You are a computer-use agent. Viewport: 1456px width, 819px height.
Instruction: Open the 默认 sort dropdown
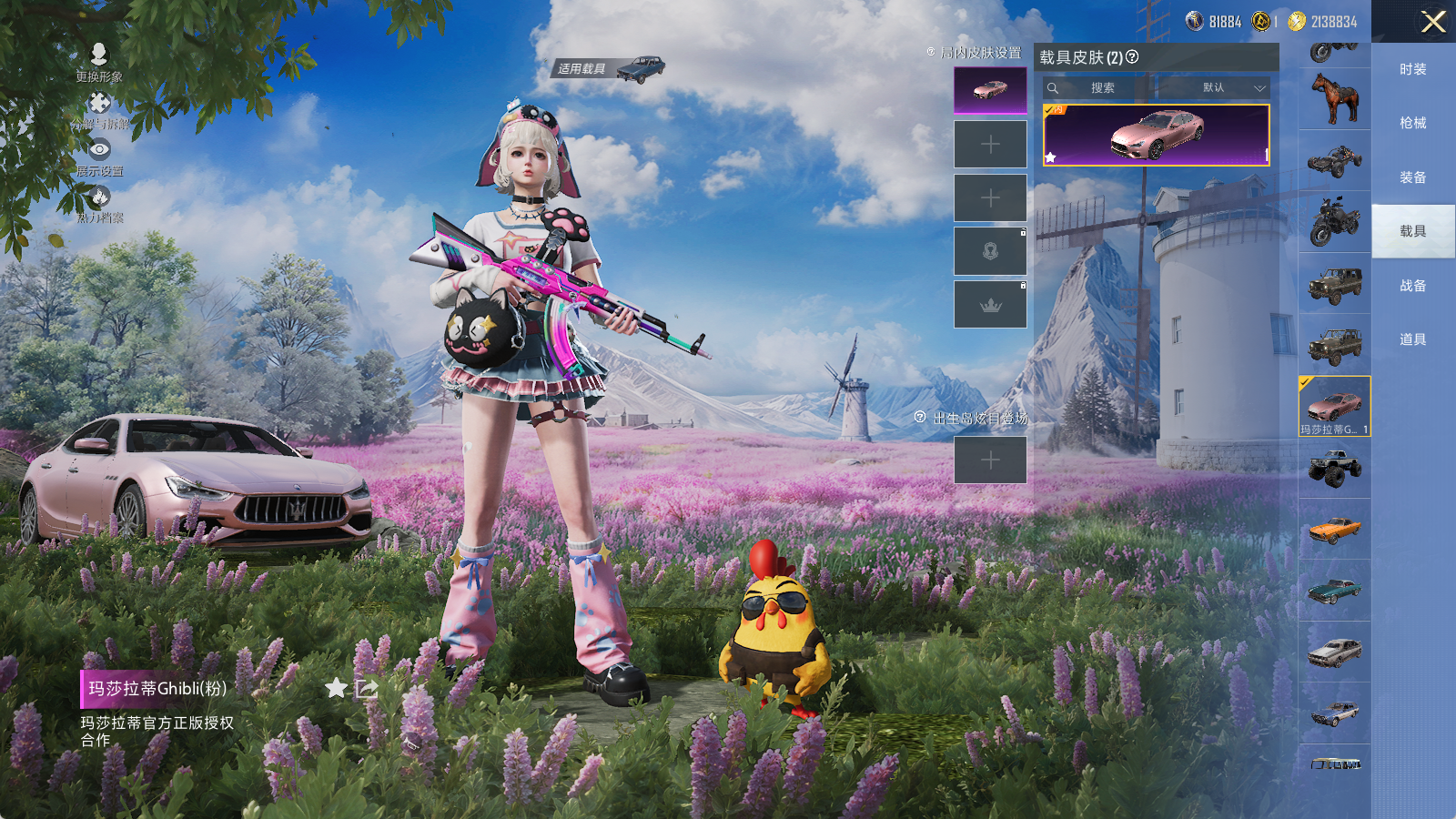click(x=1219, y=88)
